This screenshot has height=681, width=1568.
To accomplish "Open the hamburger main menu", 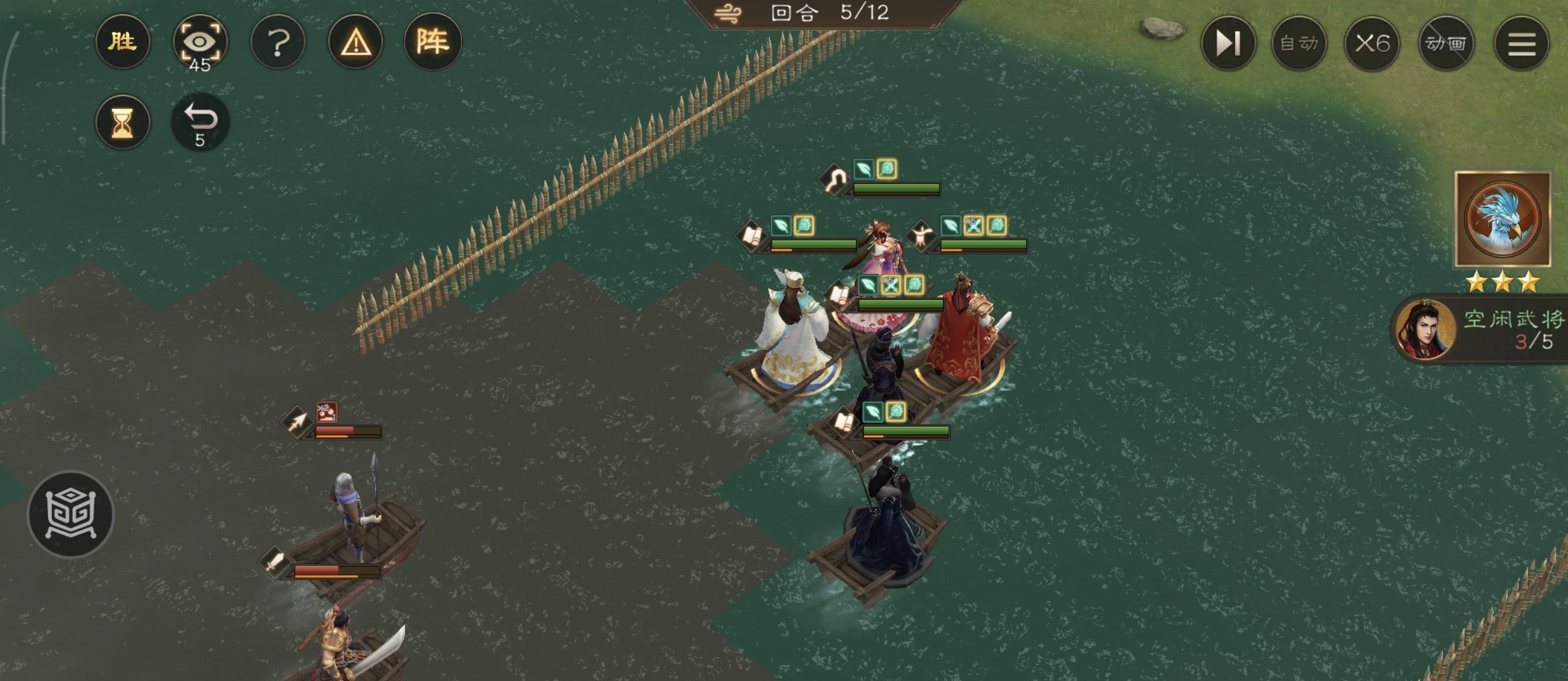I will [1521, 43].
